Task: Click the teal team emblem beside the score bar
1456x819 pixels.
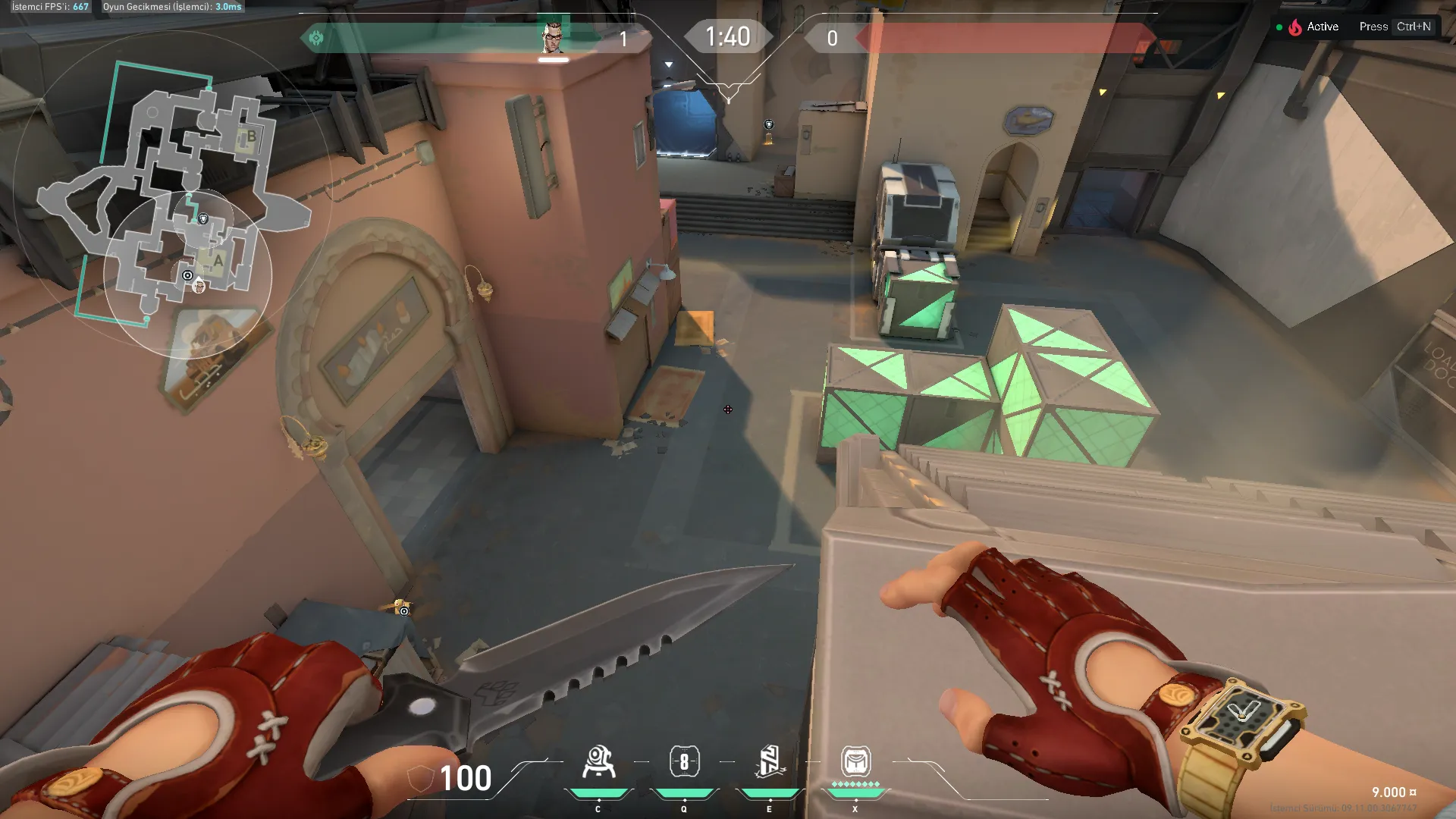Action: click(x=316, y=38)
